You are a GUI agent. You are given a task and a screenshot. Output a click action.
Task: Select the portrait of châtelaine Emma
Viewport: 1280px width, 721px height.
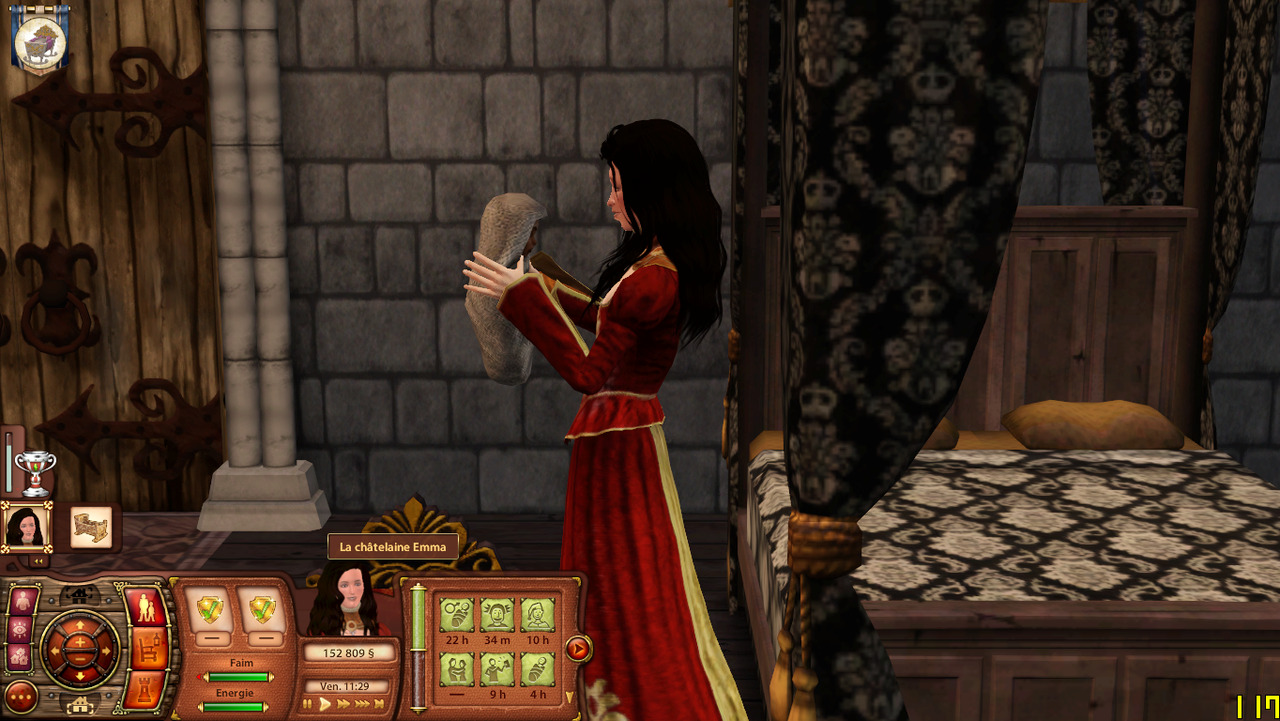26,525
